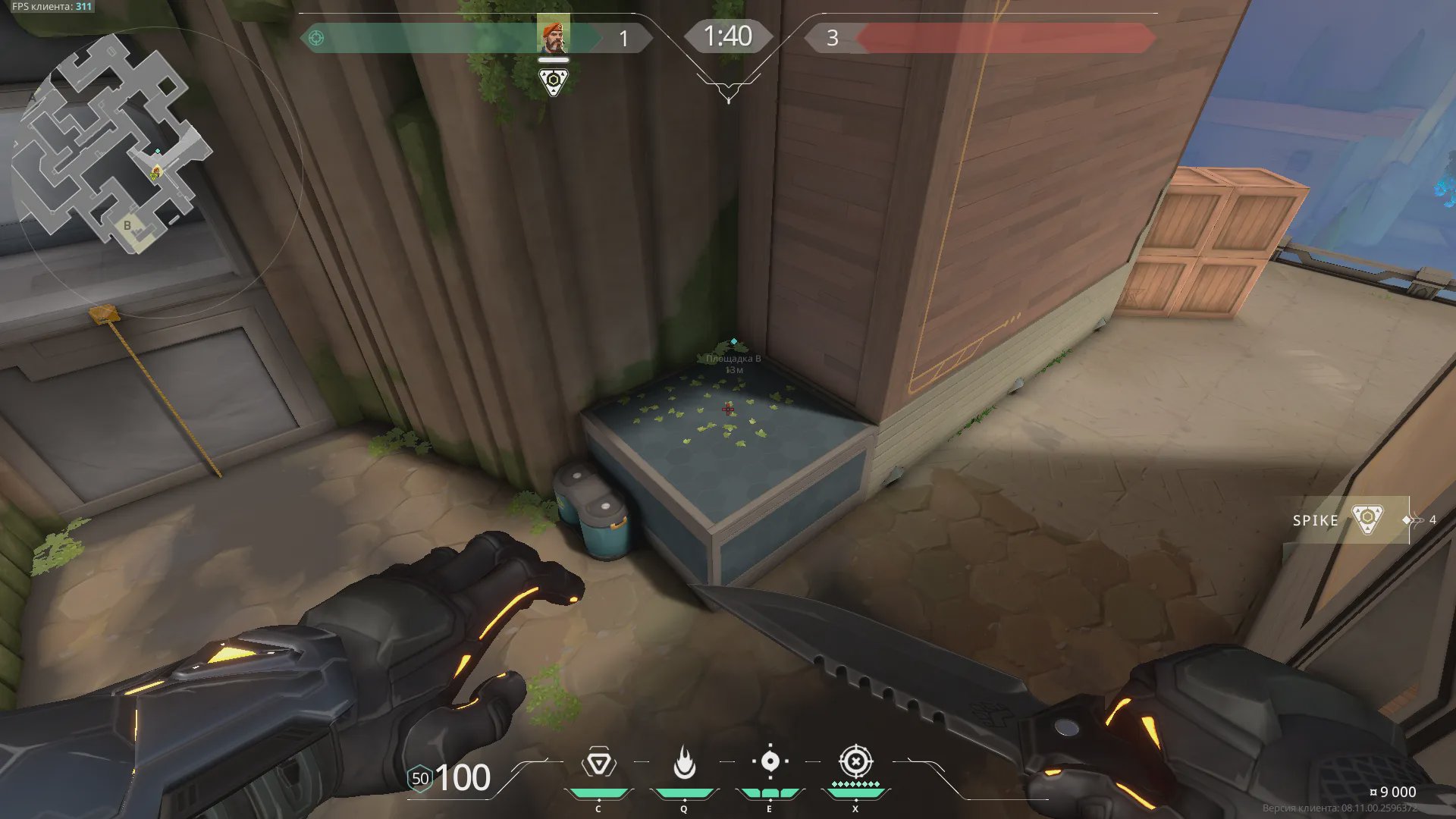This screenshot has width=1456, height=819.
Task: Activate the flame Q ability
Action: pos(684,763)
